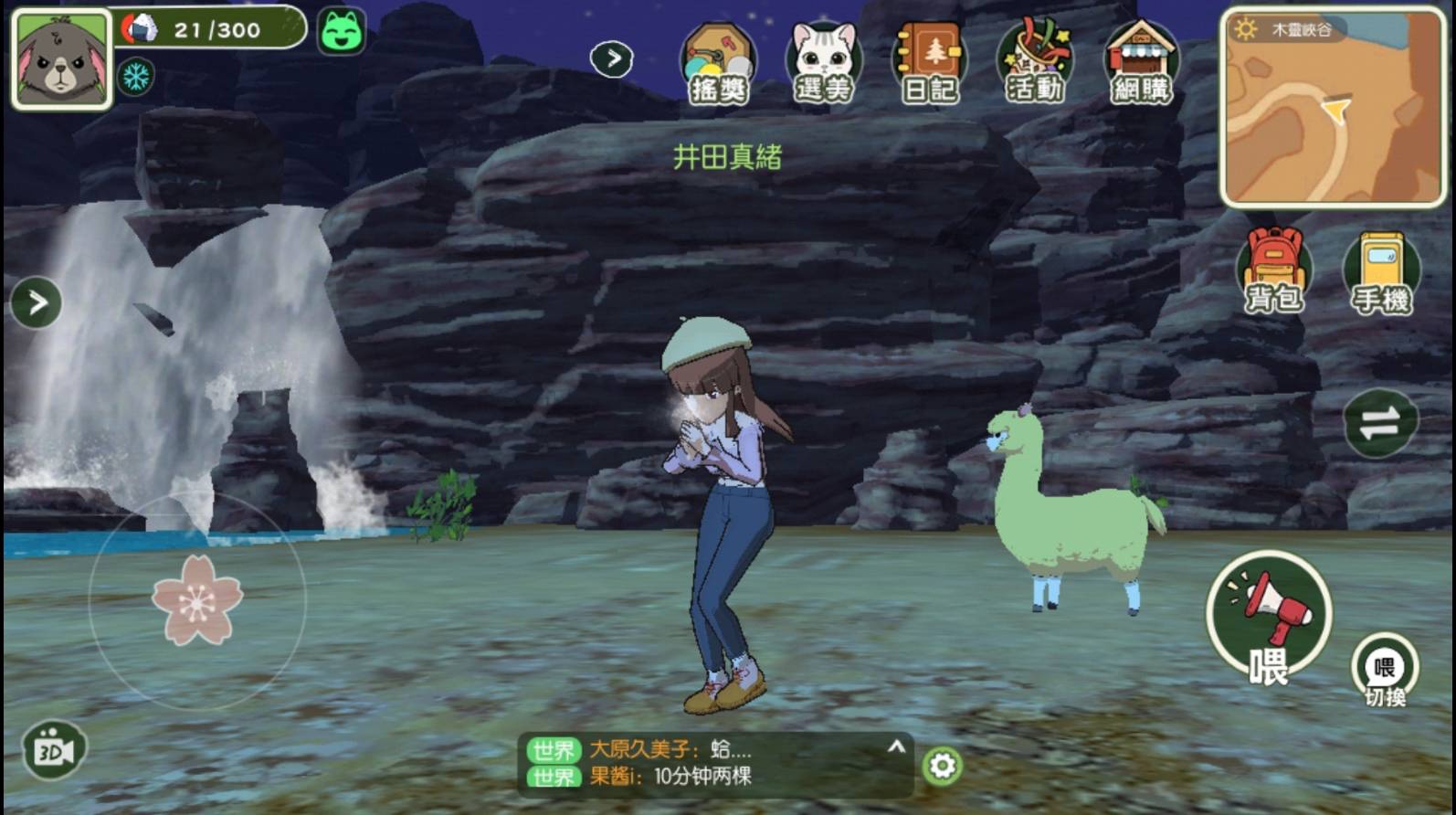Tap the cherry blossom joystick knob
The width and height of the screenshot is (1456, 815).
[197, 600]
